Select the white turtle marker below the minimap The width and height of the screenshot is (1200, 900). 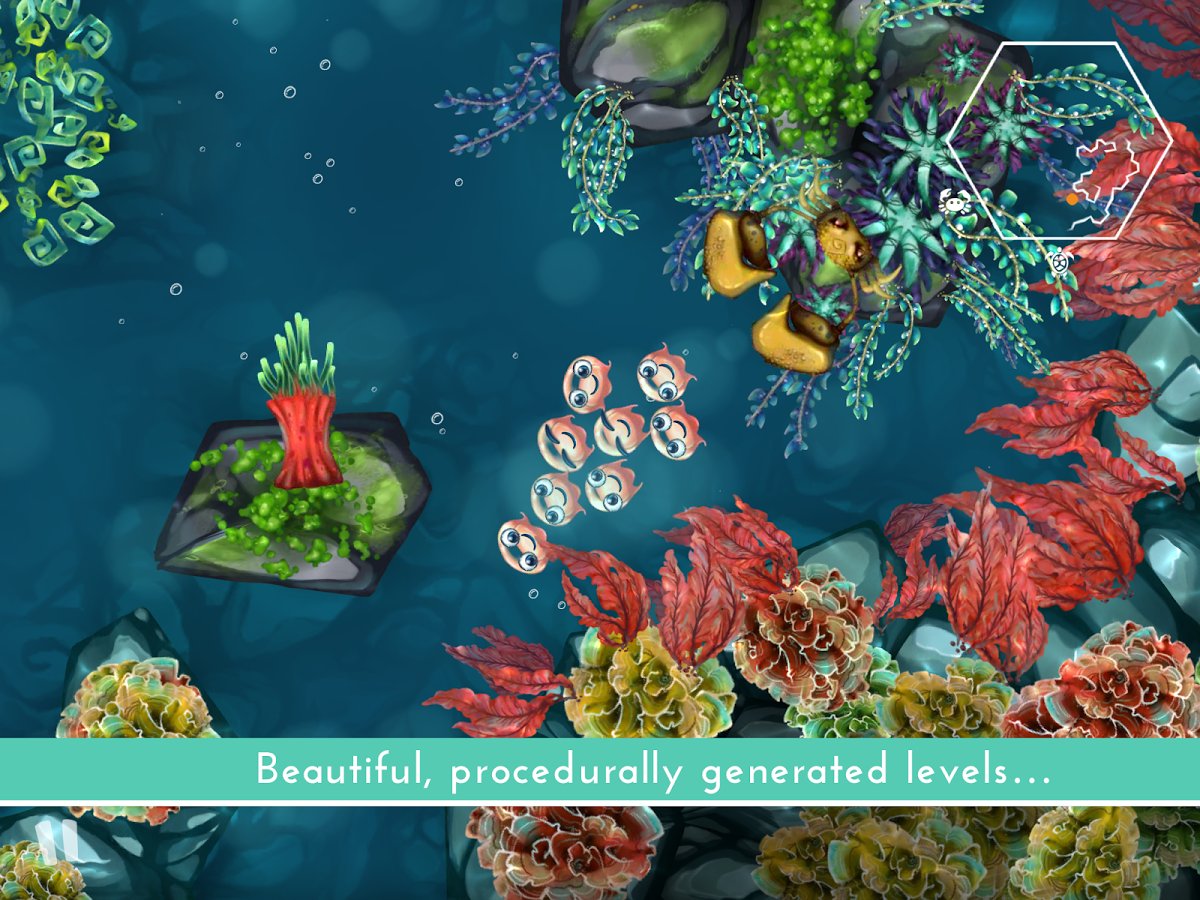point(1060,264)
